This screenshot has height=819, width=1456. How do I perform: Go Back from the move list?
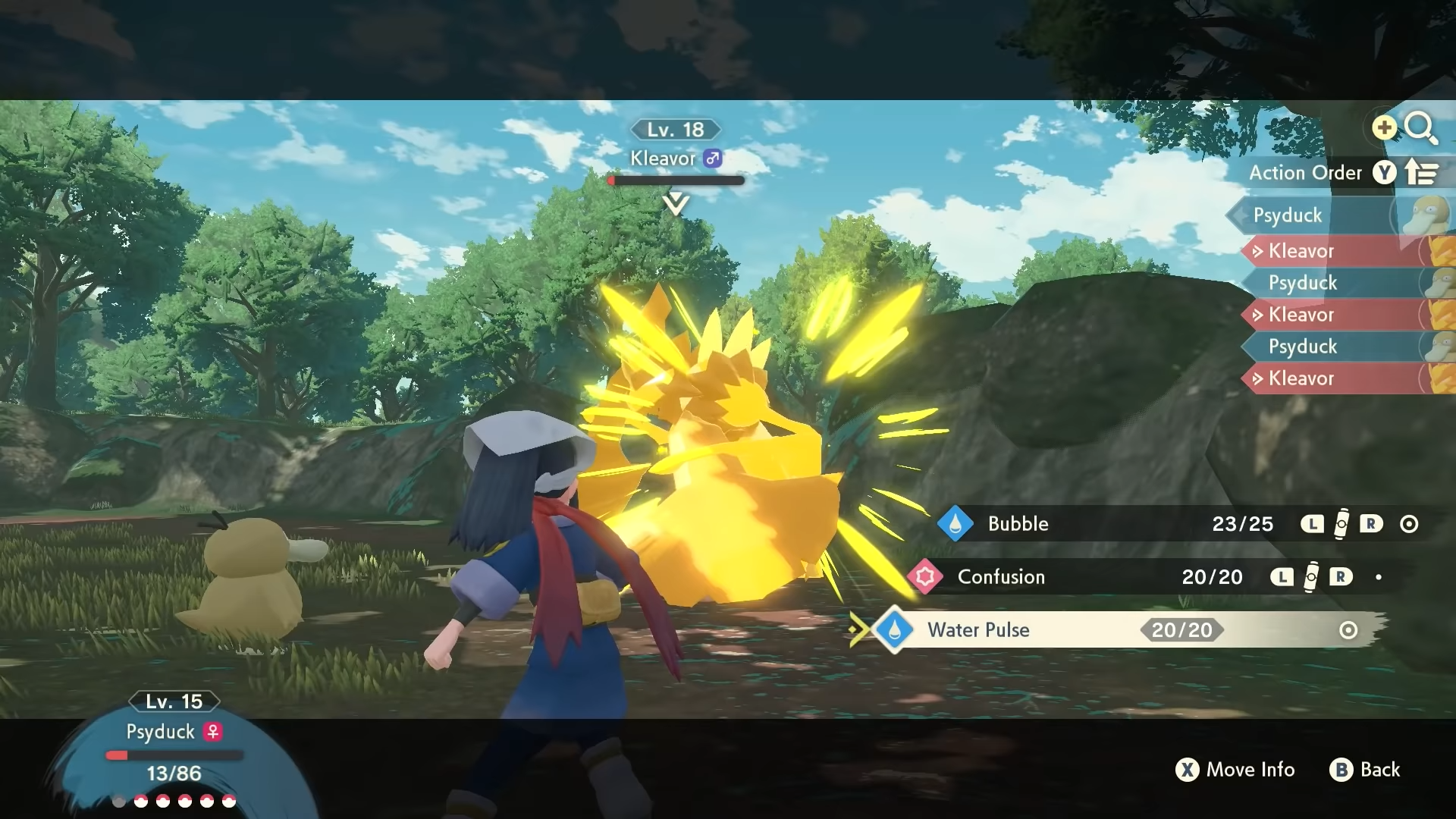[1365, 770]
